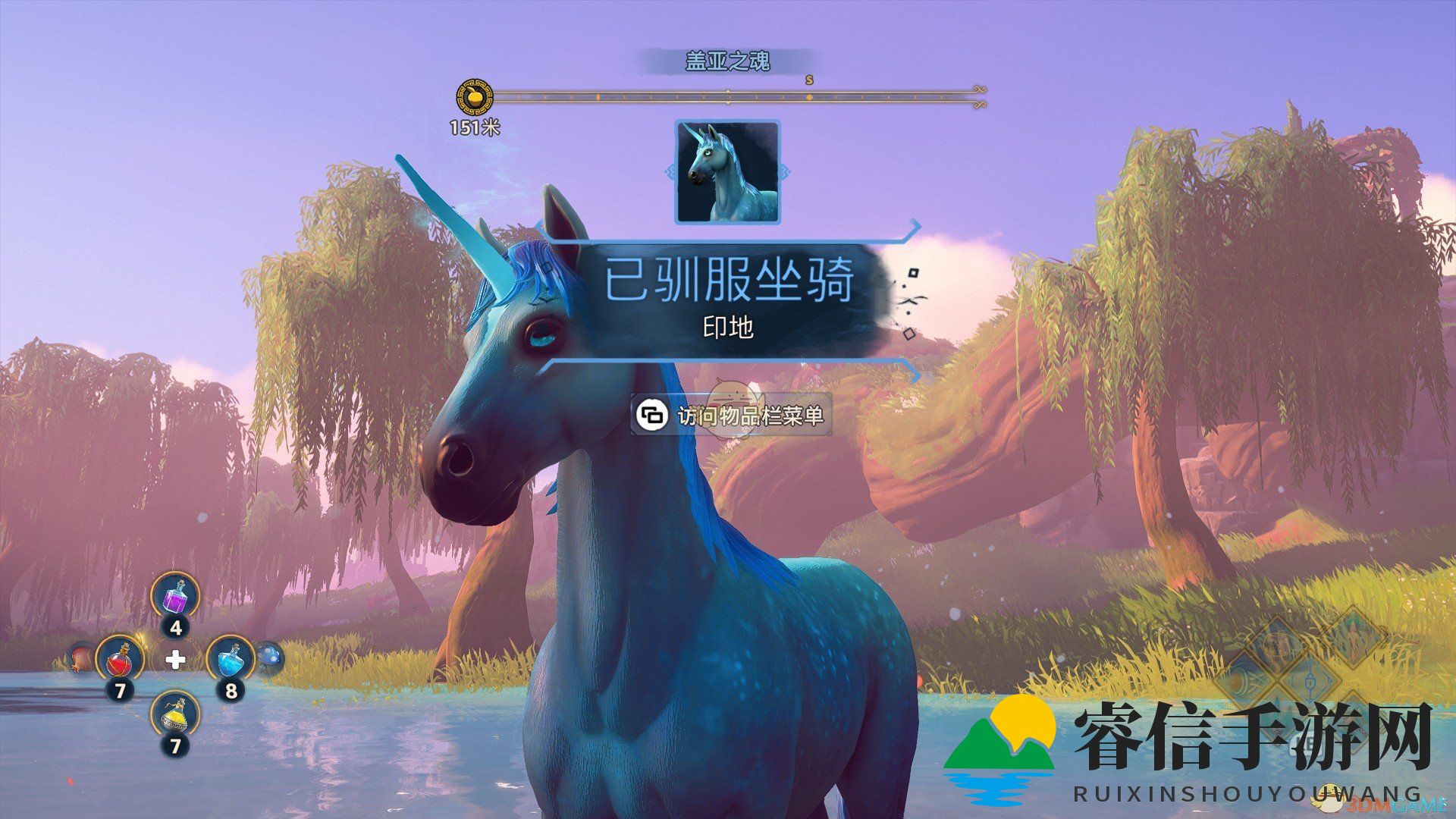Click the golden apple compass marker

[473, 98]
